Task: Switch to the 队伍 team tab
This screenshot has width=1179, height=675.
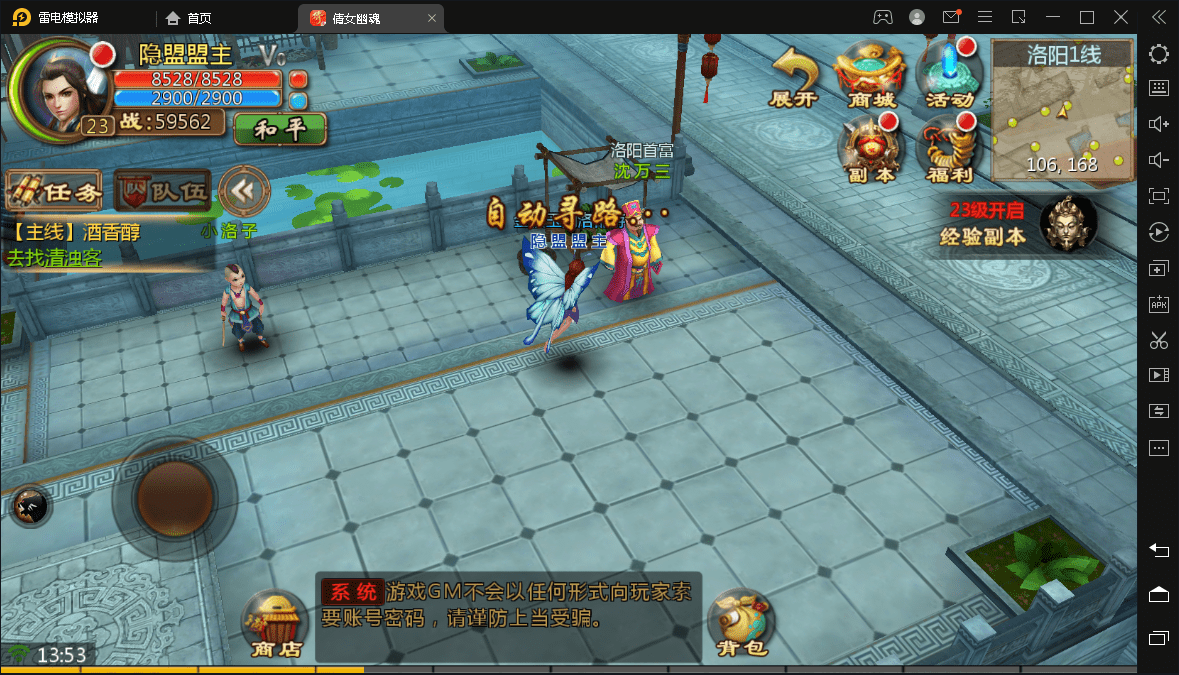Action: 162,190
